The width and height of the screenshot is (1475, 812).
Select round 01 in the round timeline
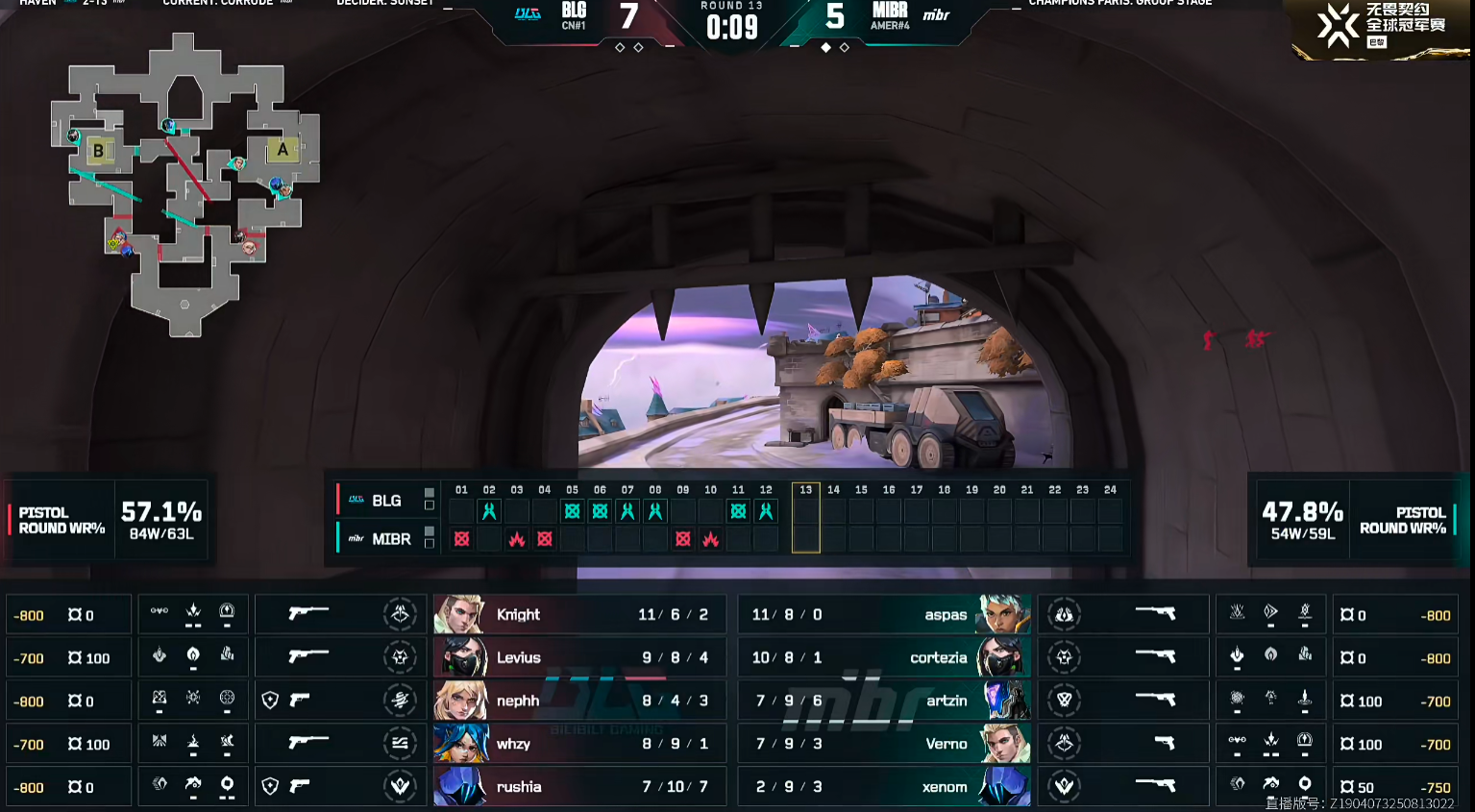[x=461, y=490]
